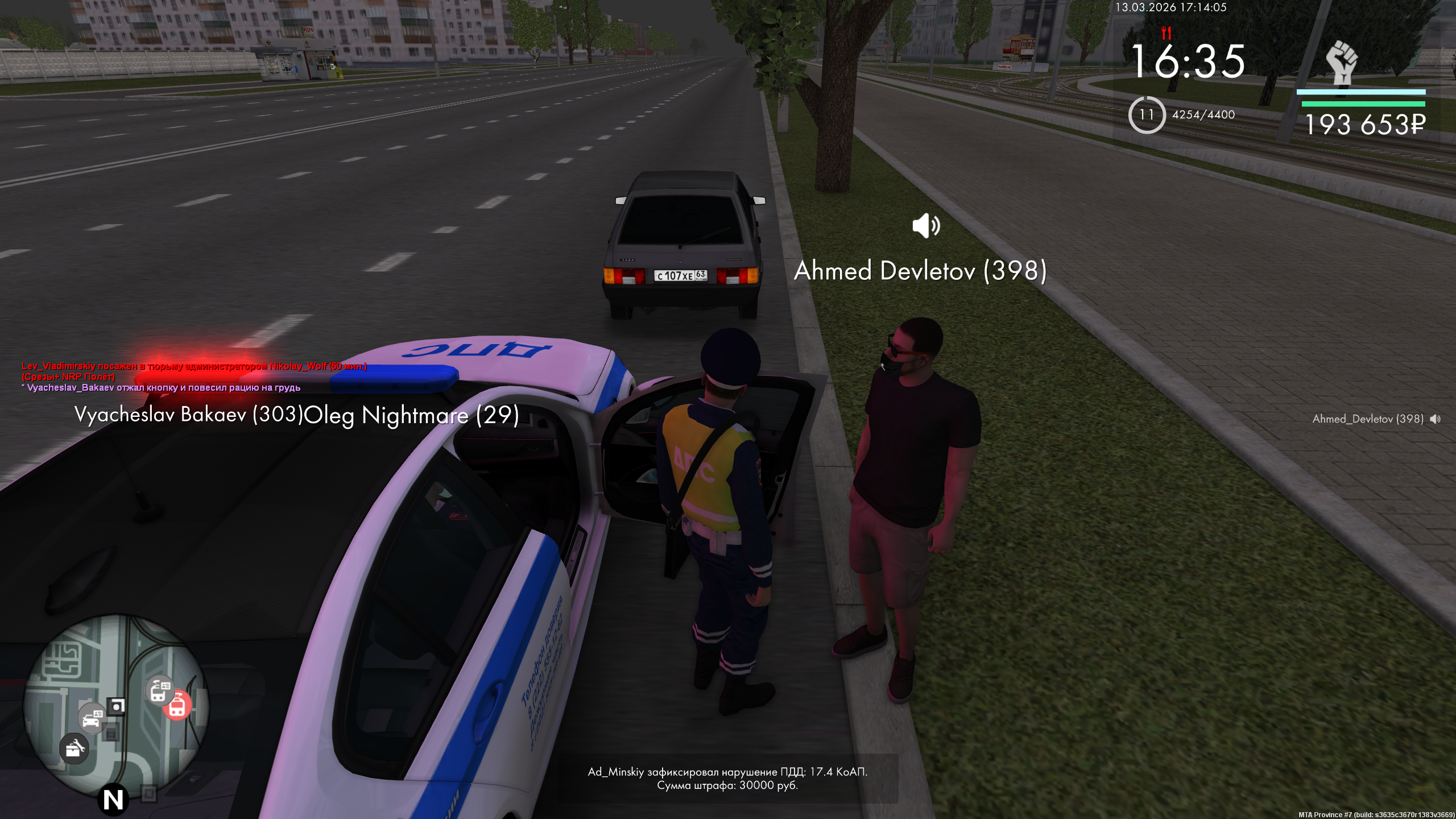Viewport: 1456px width, 819px height.
Task: Click the raised fist icon
Action: pos(1341,62)
